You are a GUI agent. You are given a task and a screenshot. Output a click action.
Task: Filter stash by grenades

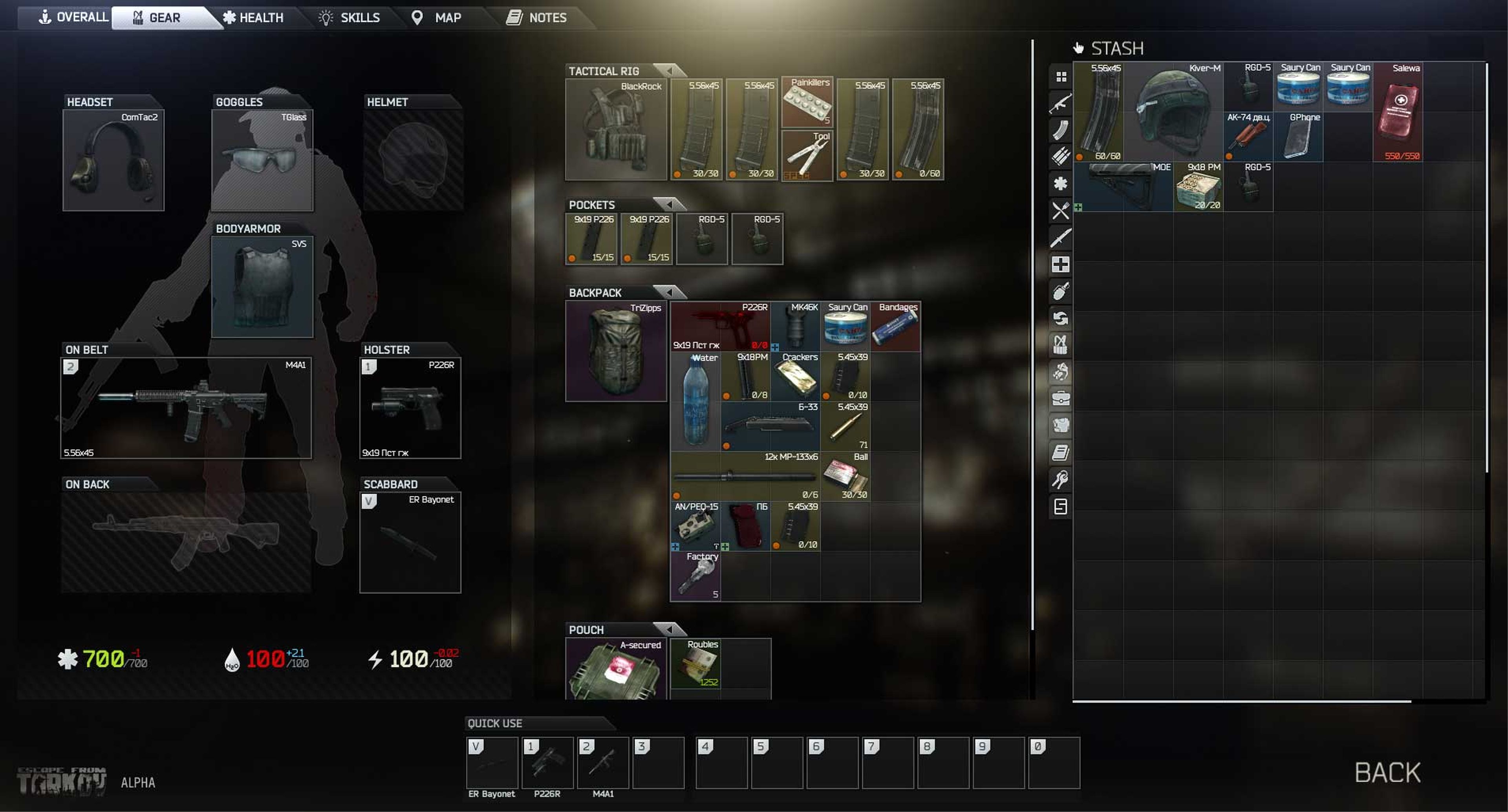click(x=1061, y=291)
